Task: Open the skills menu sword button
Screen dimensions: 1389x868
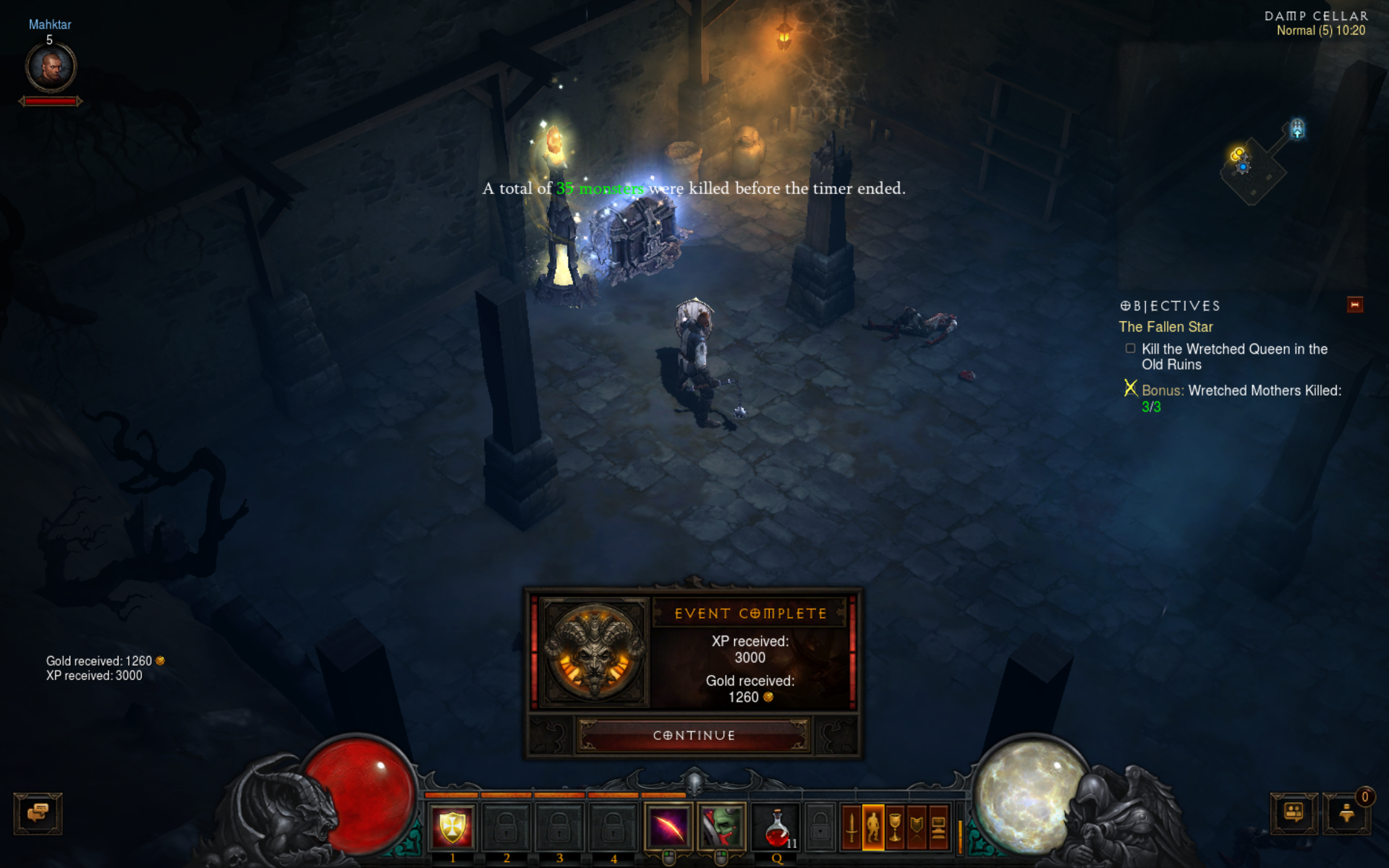Action: [851, 826]
